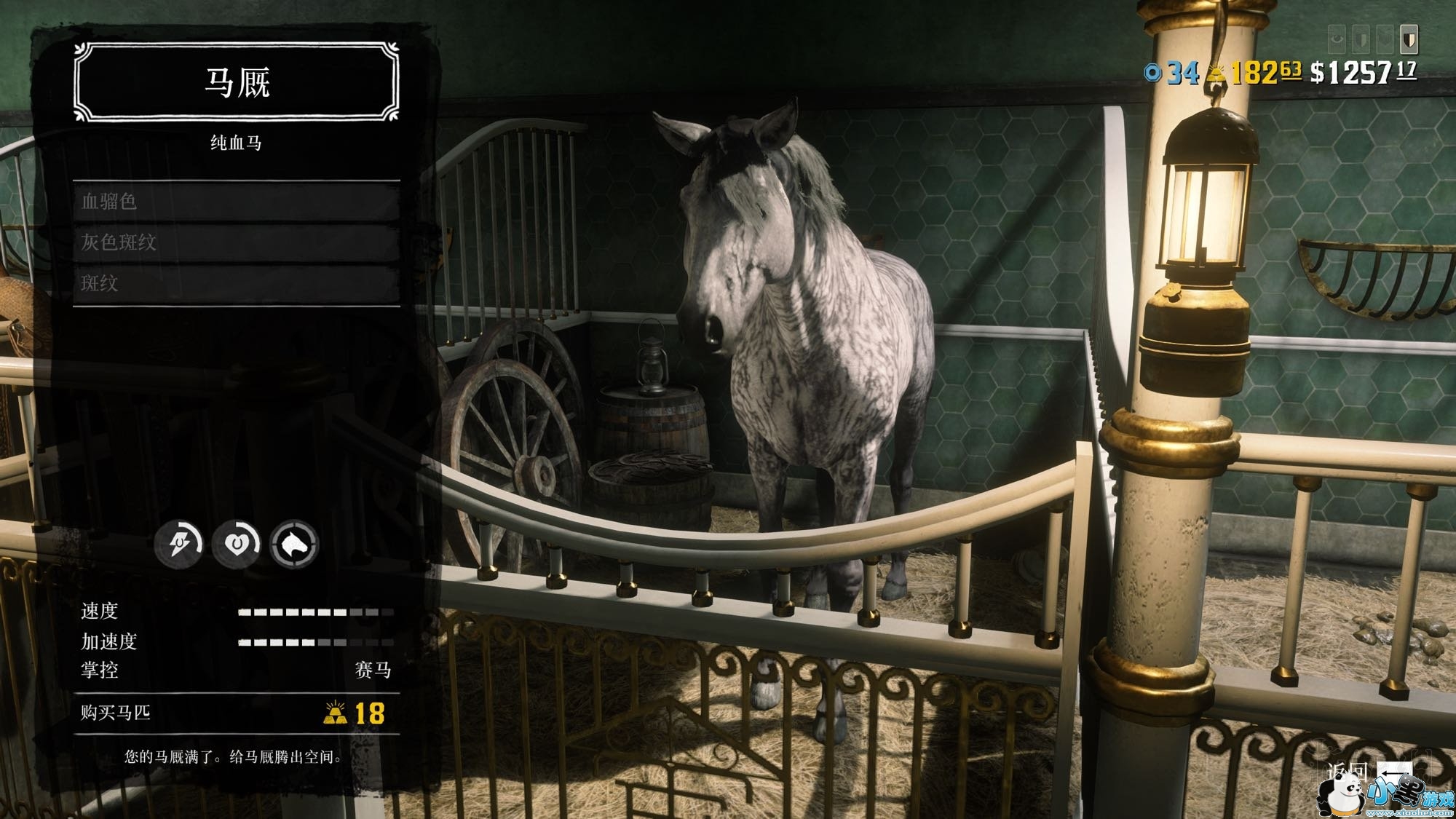Pick the 斑纹 coat entry

pyautogui.click(x=236, y=283)
